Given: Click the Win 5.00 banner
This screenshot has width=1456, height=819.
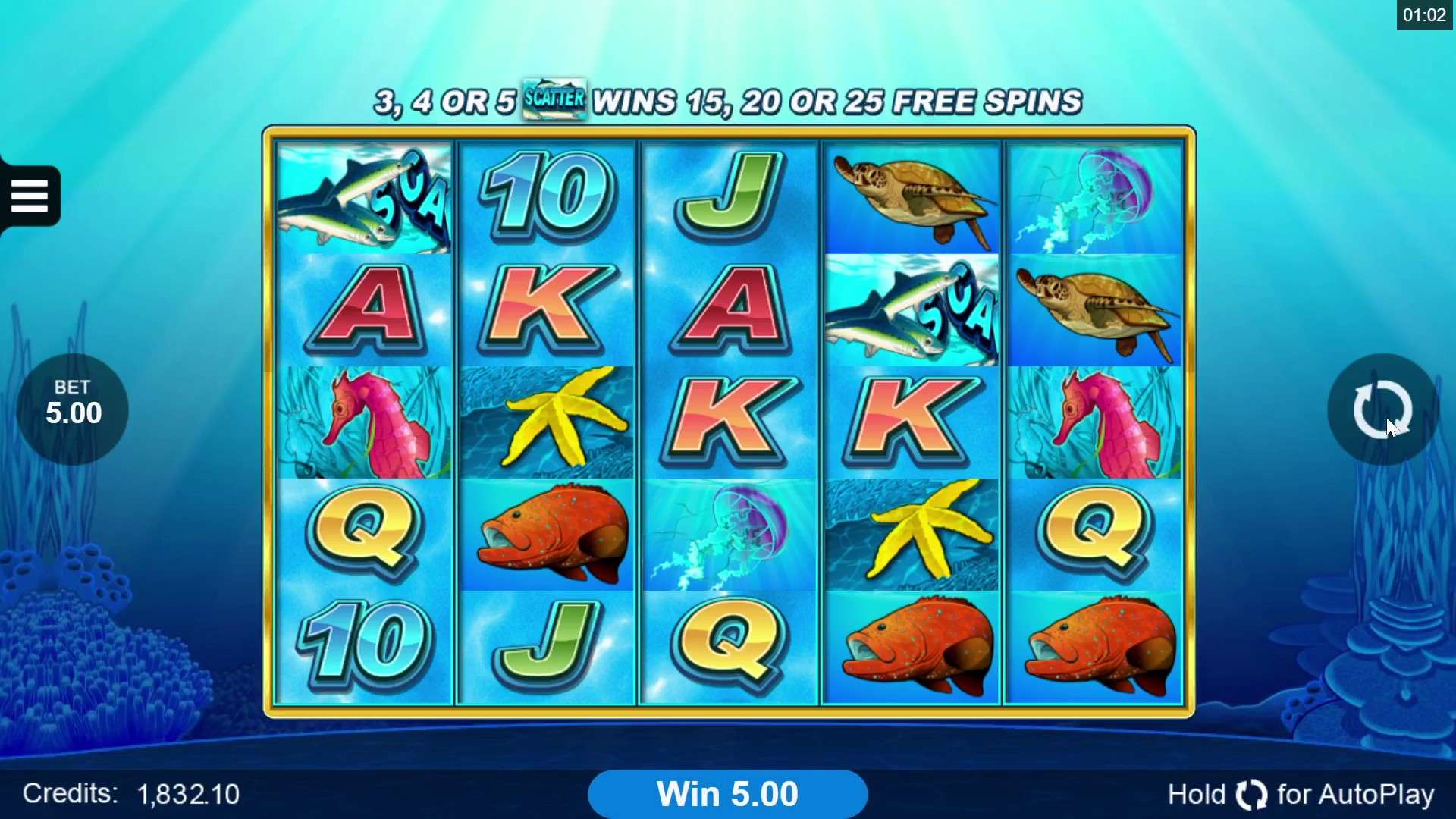Looking at the screenshot, I should point(728,793).
